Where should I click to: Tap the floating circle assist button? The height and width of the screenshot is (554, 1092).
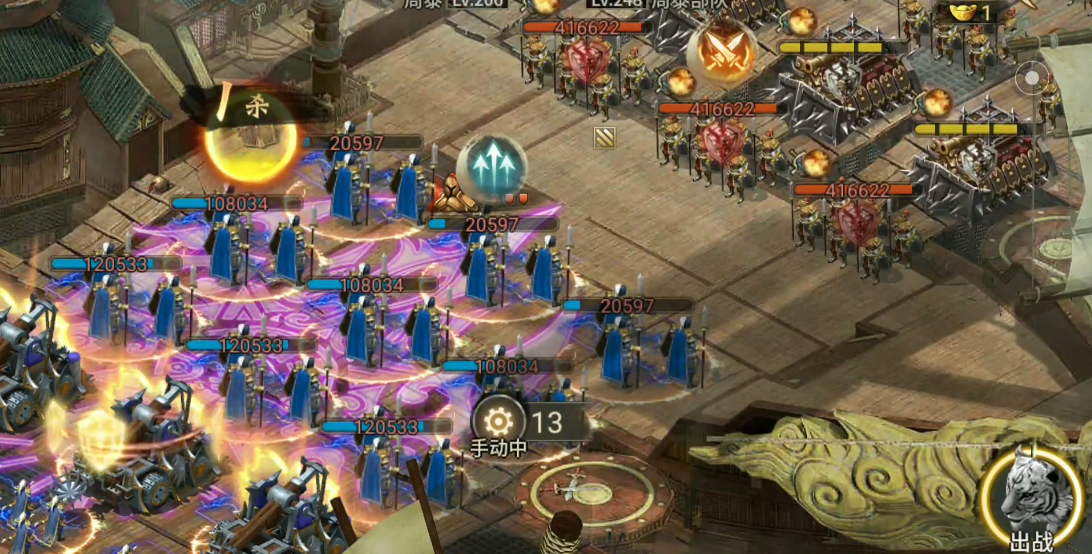pos(1030,77)
